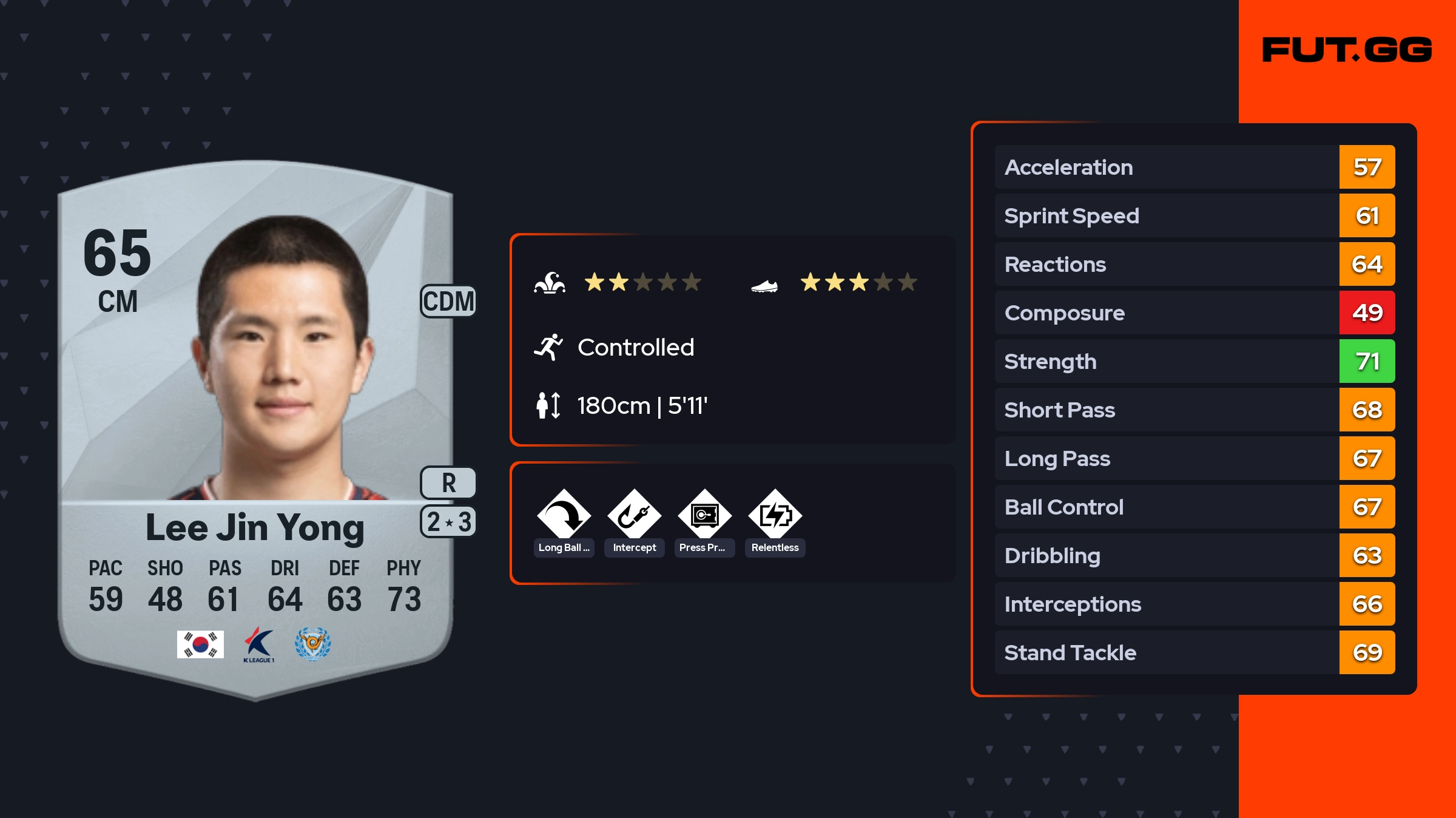Open the FUT.GG logo link
This screenshot has height=818, width=1456.
click(1347, 50)
